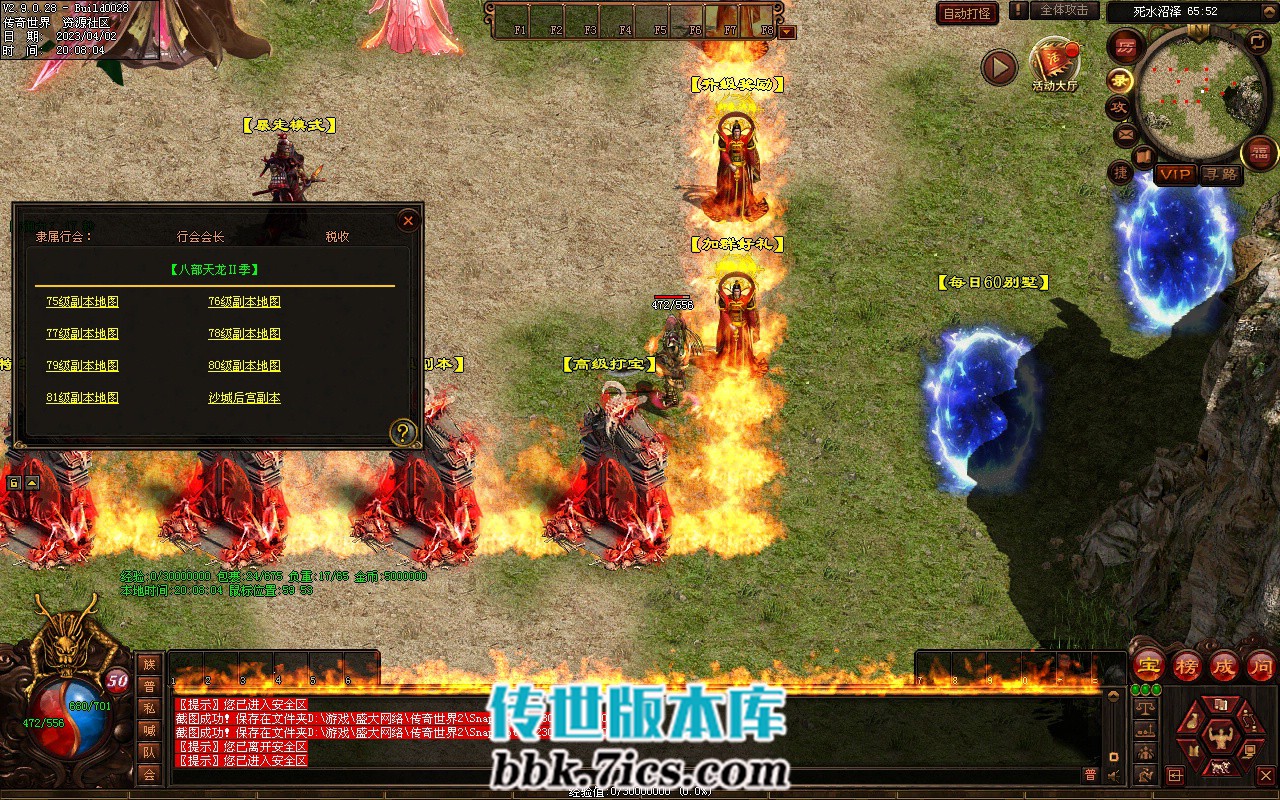Click the circular minimap
This screenshot has height=800, width=1280.
click(x=1200, y=95)
